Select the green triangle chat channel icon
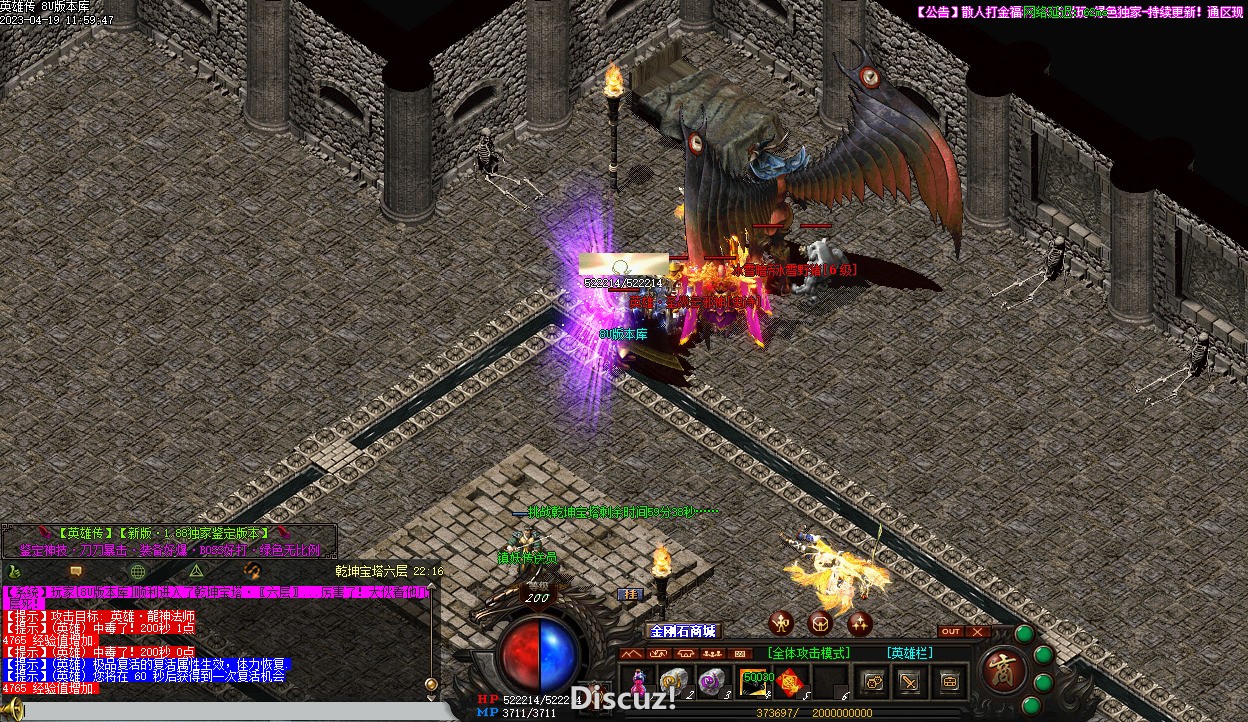 pos(196,571)
